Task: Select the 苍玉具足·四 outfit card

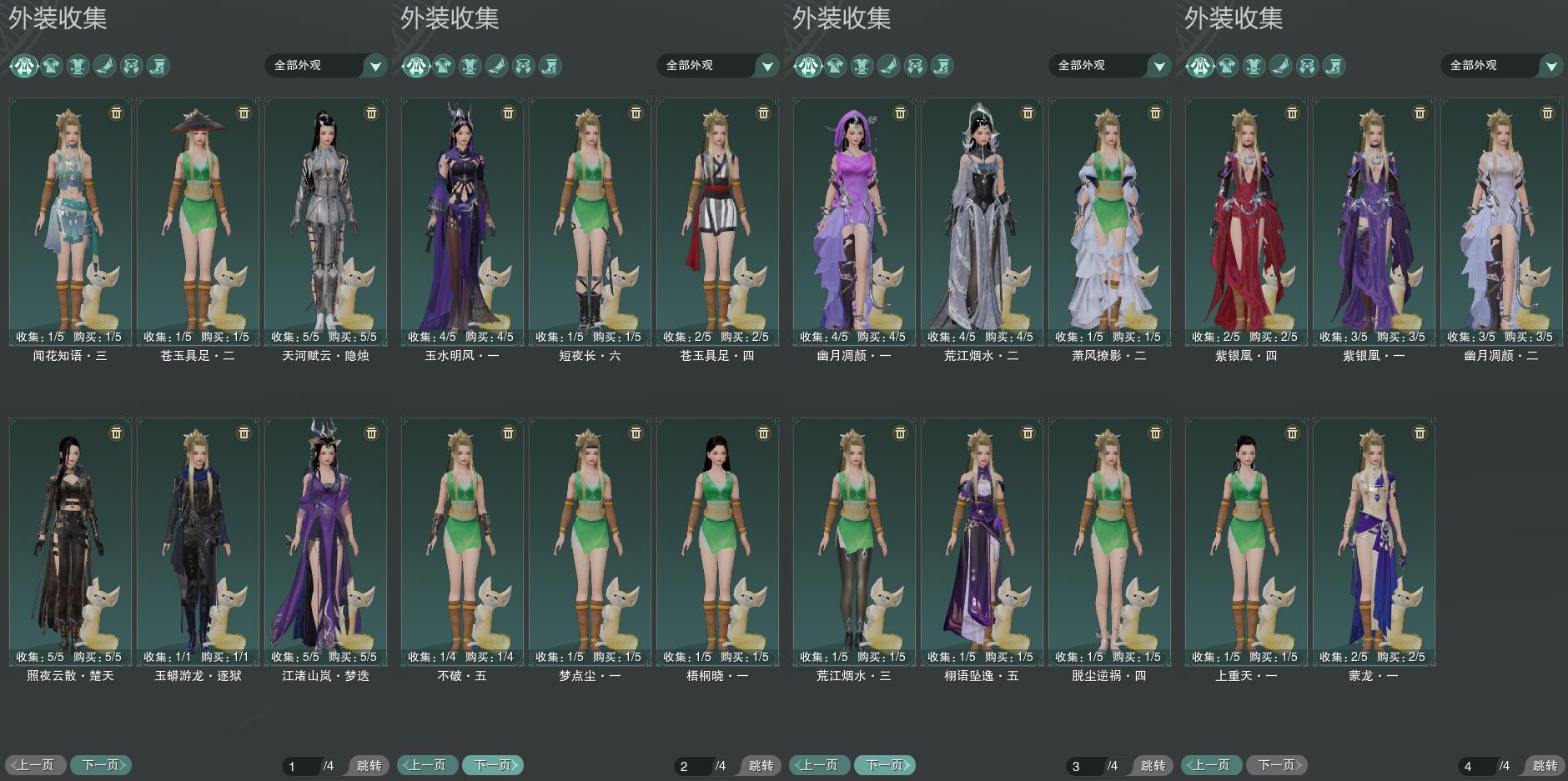Action: (717, 221)
